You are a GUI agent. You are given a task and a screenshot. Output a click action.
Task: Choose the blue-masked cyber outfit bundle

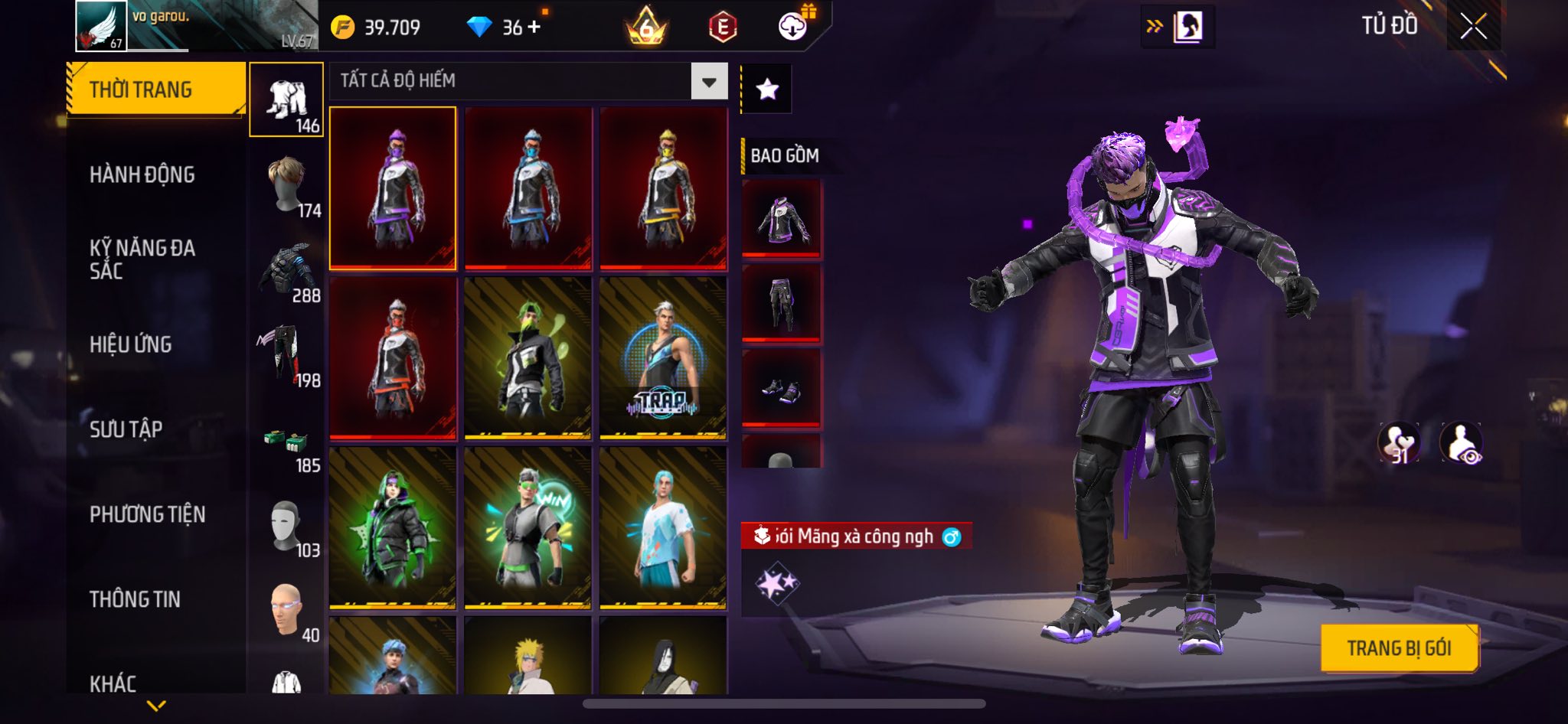click(x=528, y=188)
